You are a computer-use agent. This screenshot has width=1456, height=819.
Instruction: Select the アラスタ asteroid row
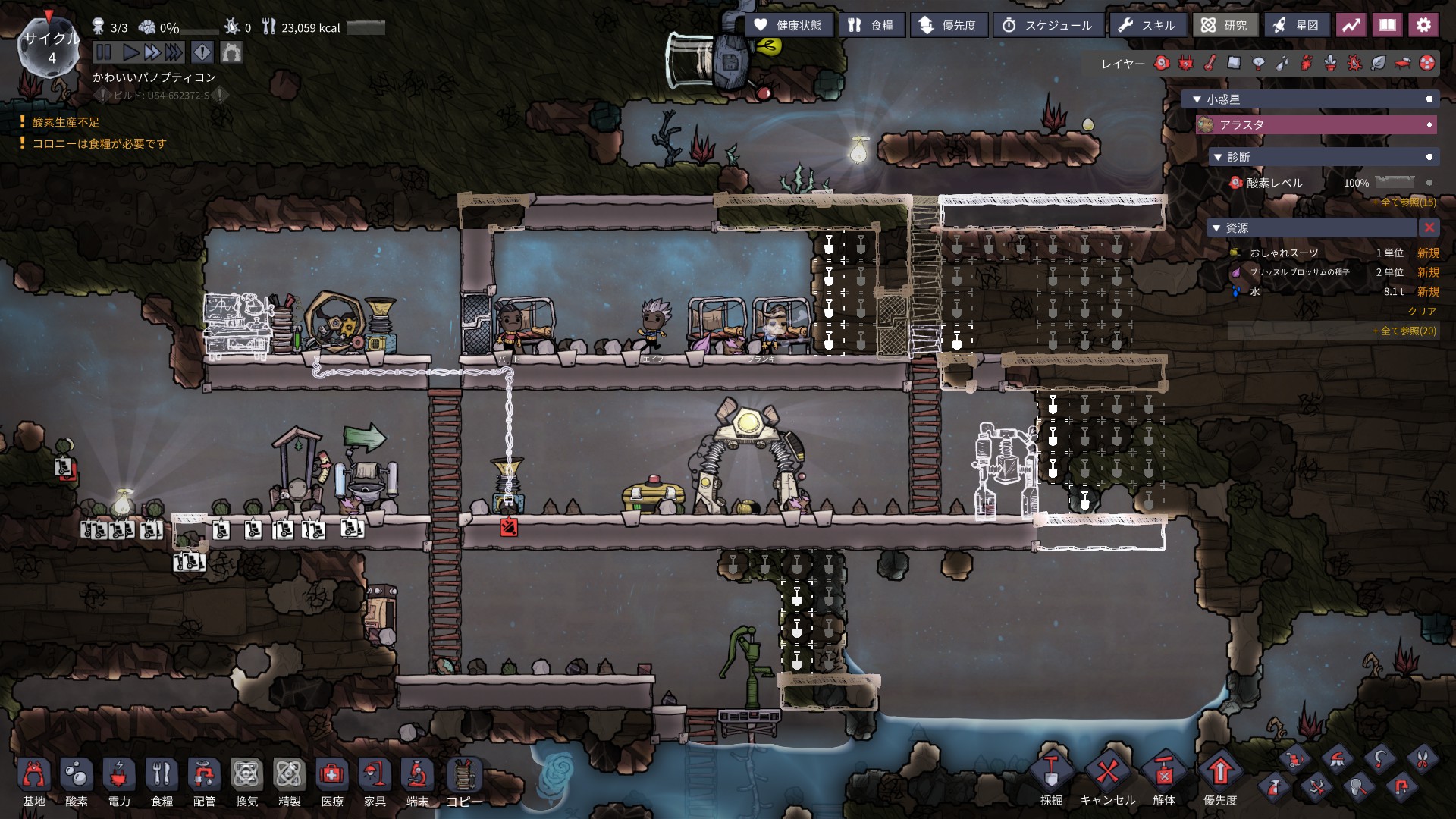(x=1316, y=124)
